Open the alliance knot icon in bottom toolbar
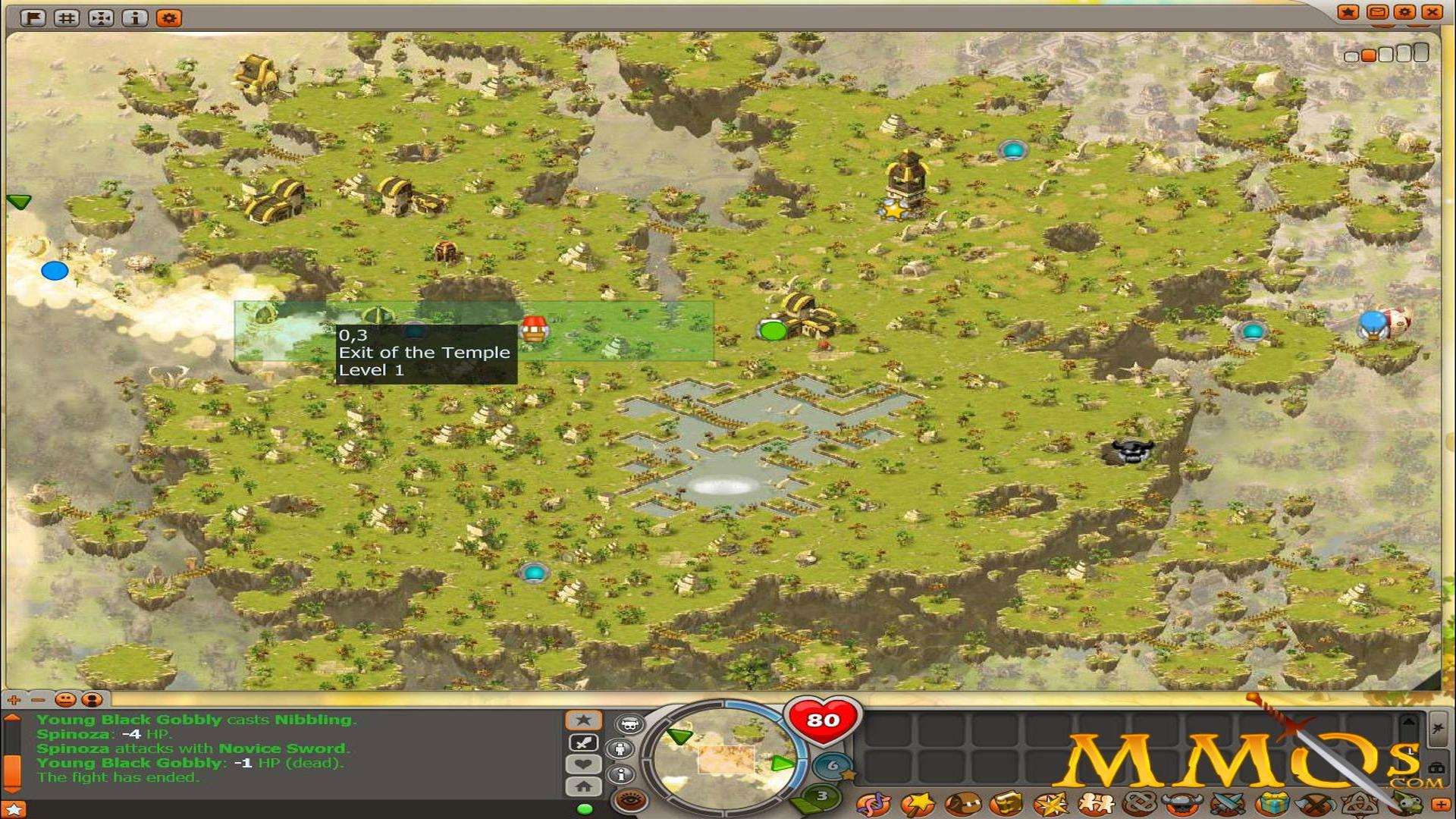The height and width of the screenshot is (819, 1456). click(x=1138, y=805)
